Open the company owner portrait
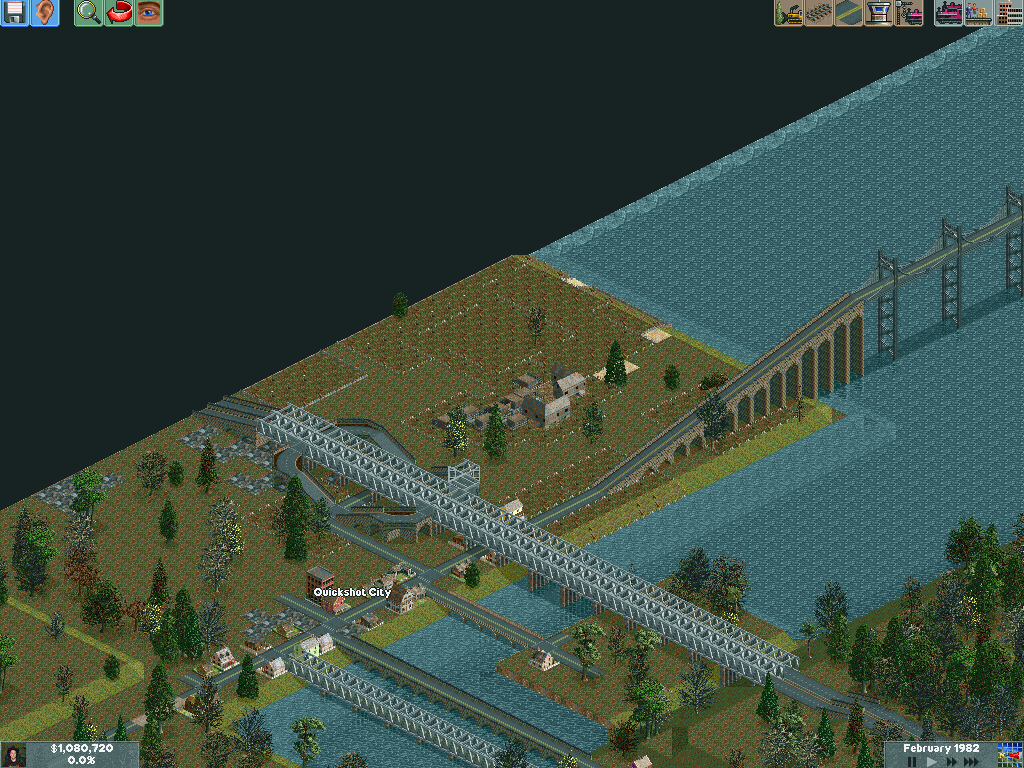This screenshot has width=1024, height=768. (x=14, y=755)
